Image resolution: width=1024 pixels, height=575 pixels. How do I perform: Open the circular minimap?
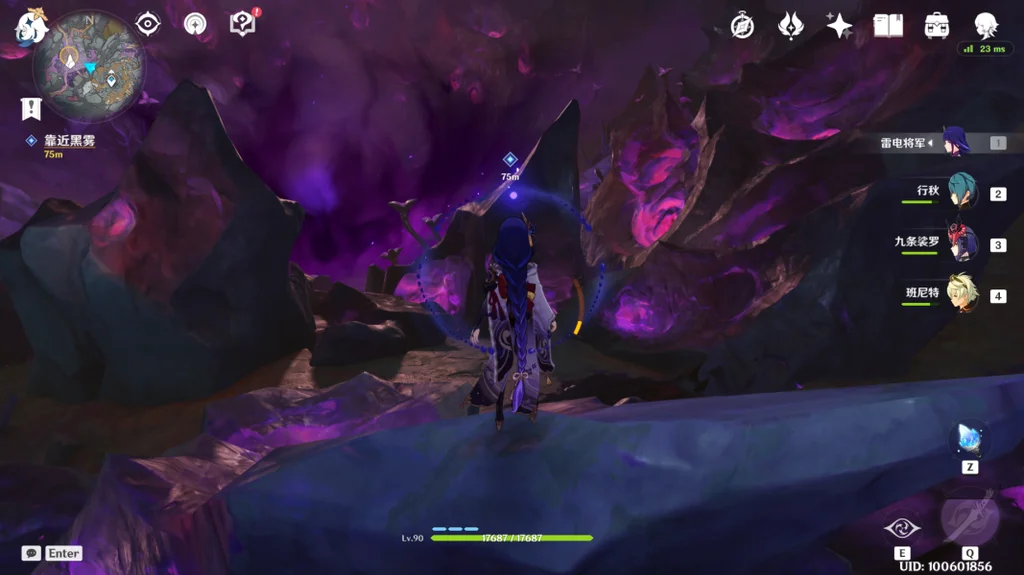[90, 66]
